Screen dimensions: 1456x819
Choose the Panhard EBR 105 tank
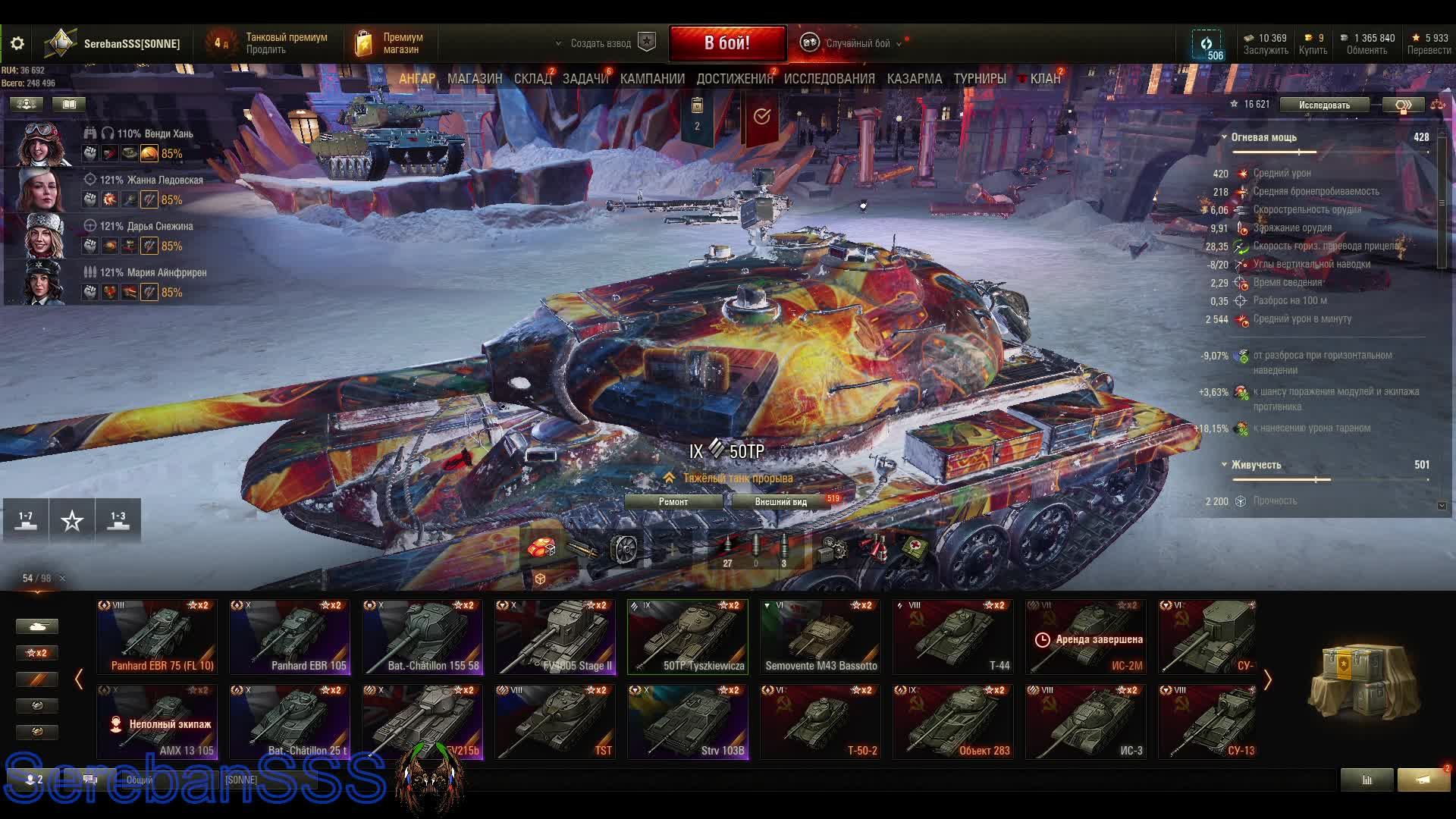tap(290, 637)
